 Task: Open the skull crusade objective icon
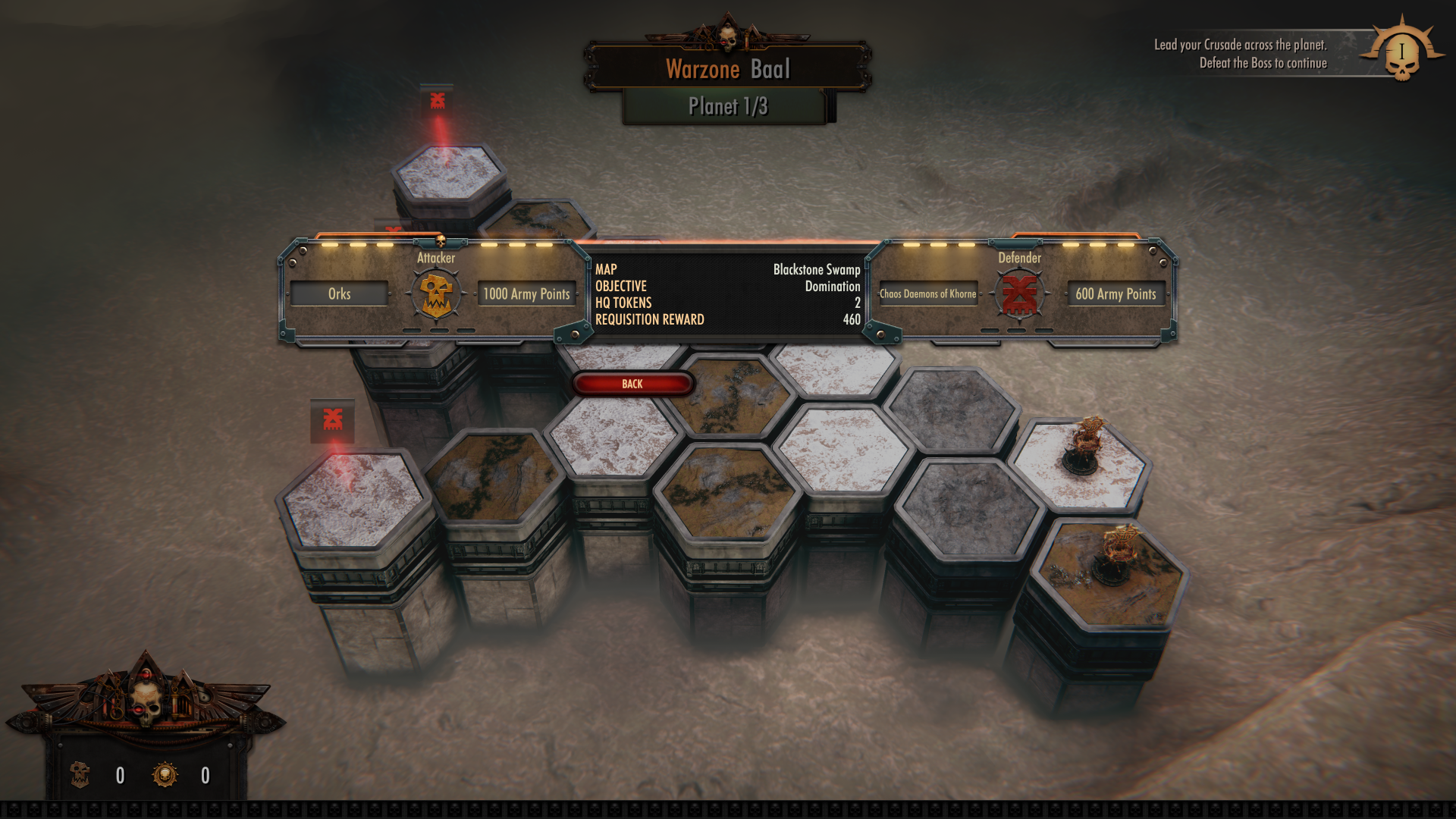(x=1401, y=53)
